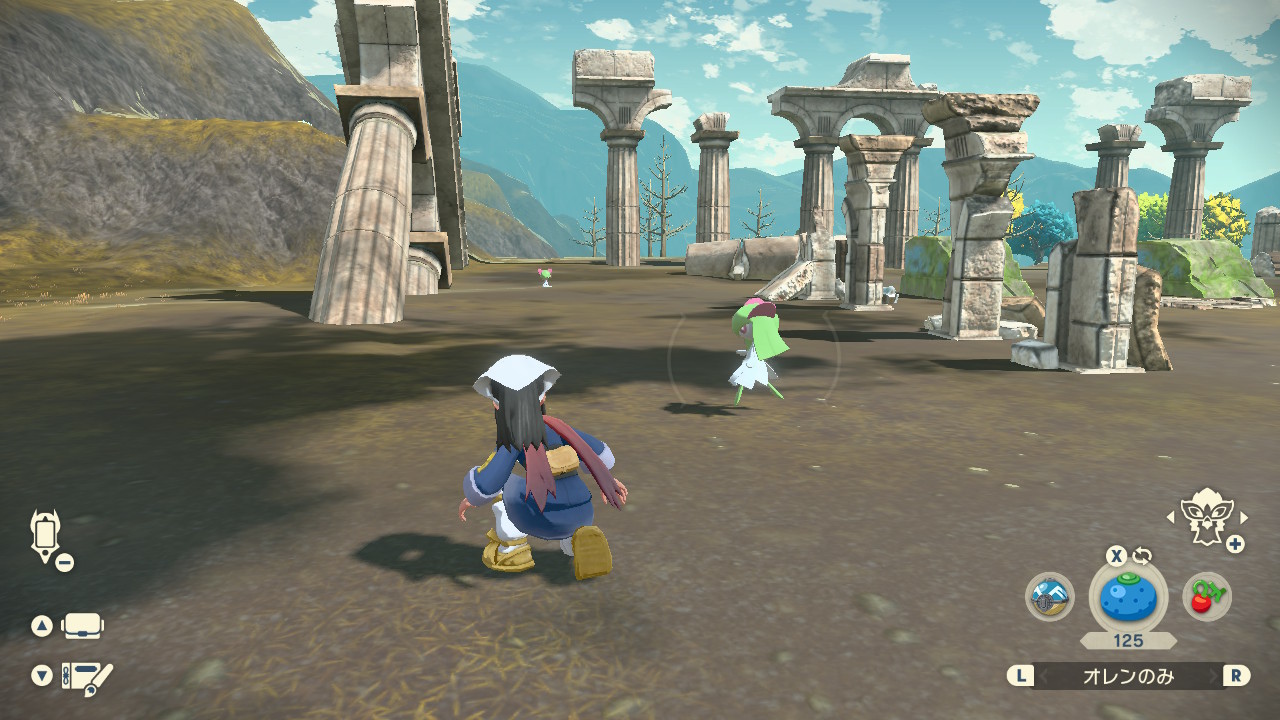Screen dimensions: 1280x720
Task: Select the blue Oran Berry item slot
Action: (x=1128, y=598)
